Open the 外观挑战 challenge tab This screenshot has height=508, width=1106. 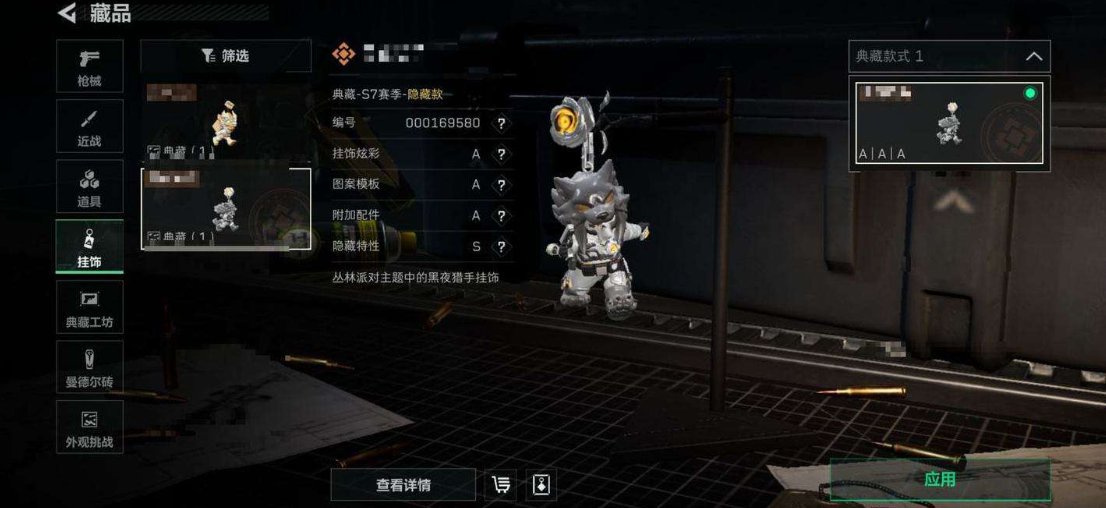89,427
